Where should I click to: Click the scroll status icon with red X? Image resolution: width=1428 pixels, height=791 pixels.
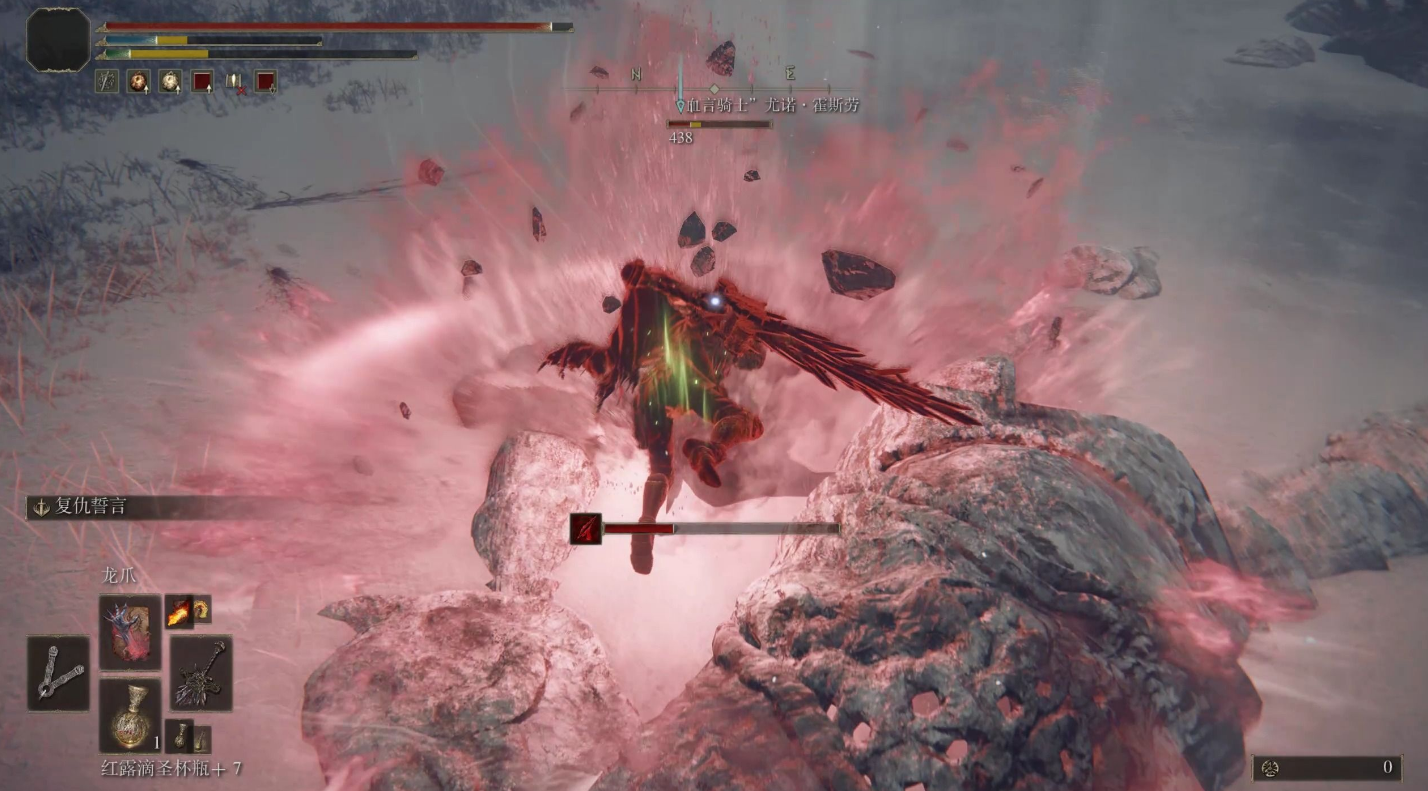234,81
